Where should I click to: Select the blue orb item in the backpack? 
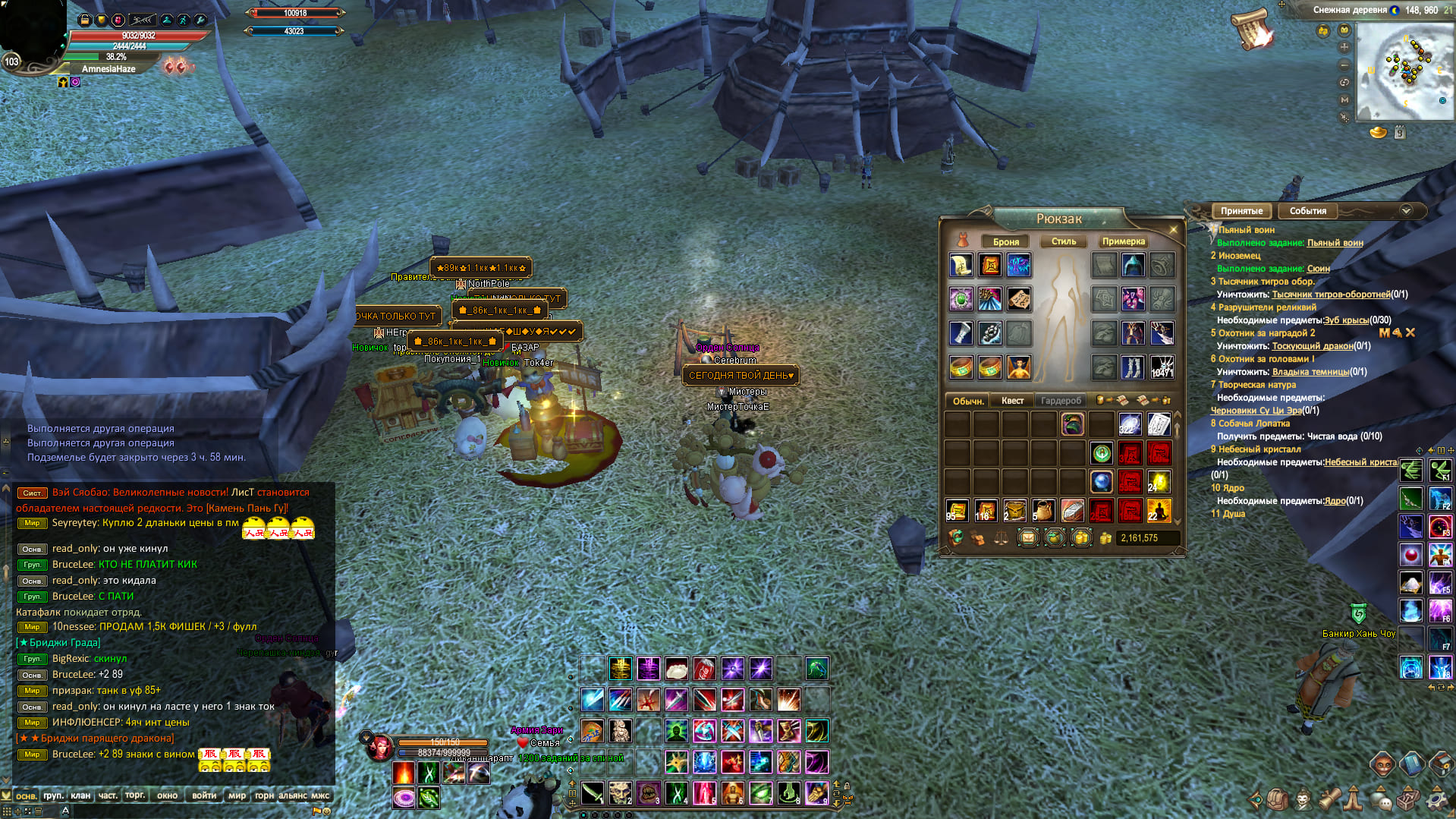[x=1101, y=482]
